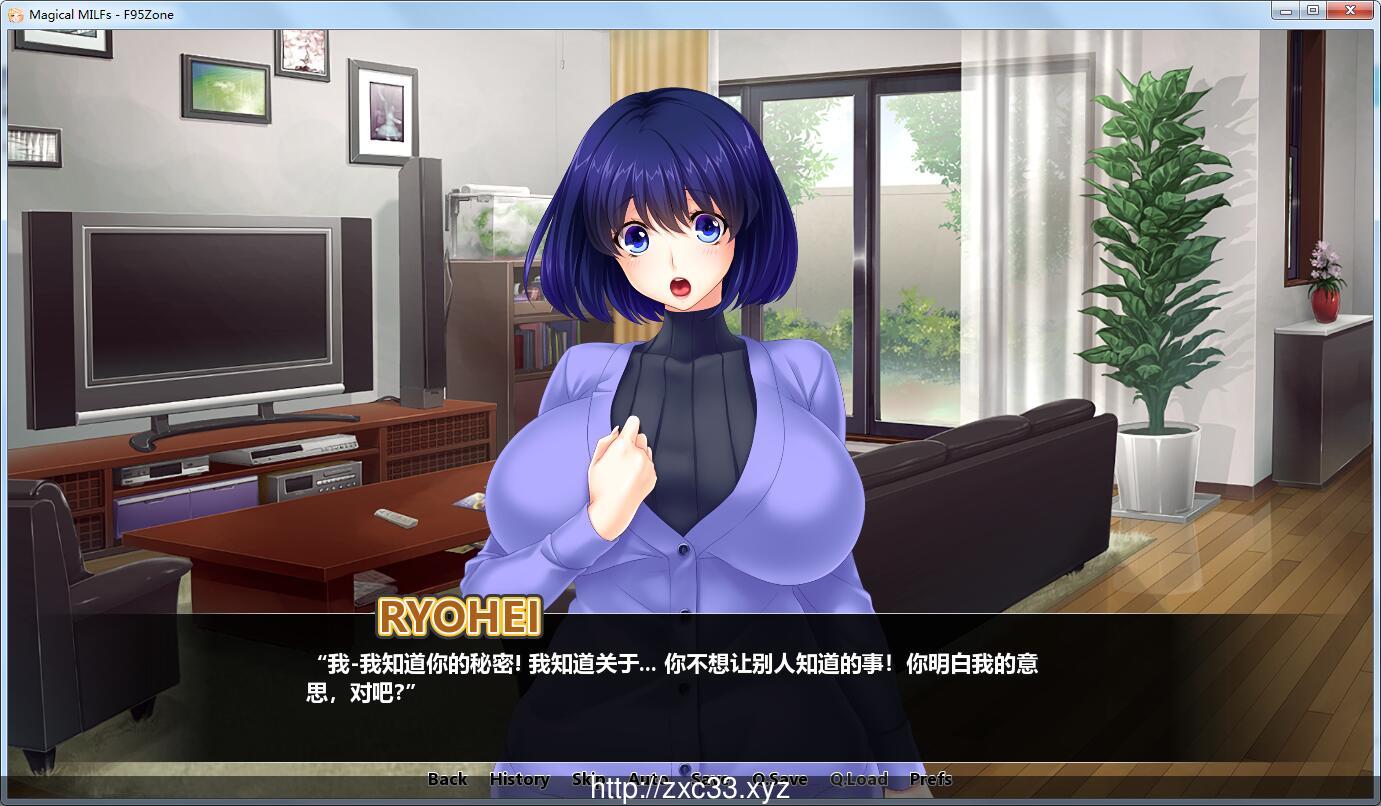The image size is (1381, 806).
Task: Click the RYOHEI name plate
Action: (x=459, y=620)
